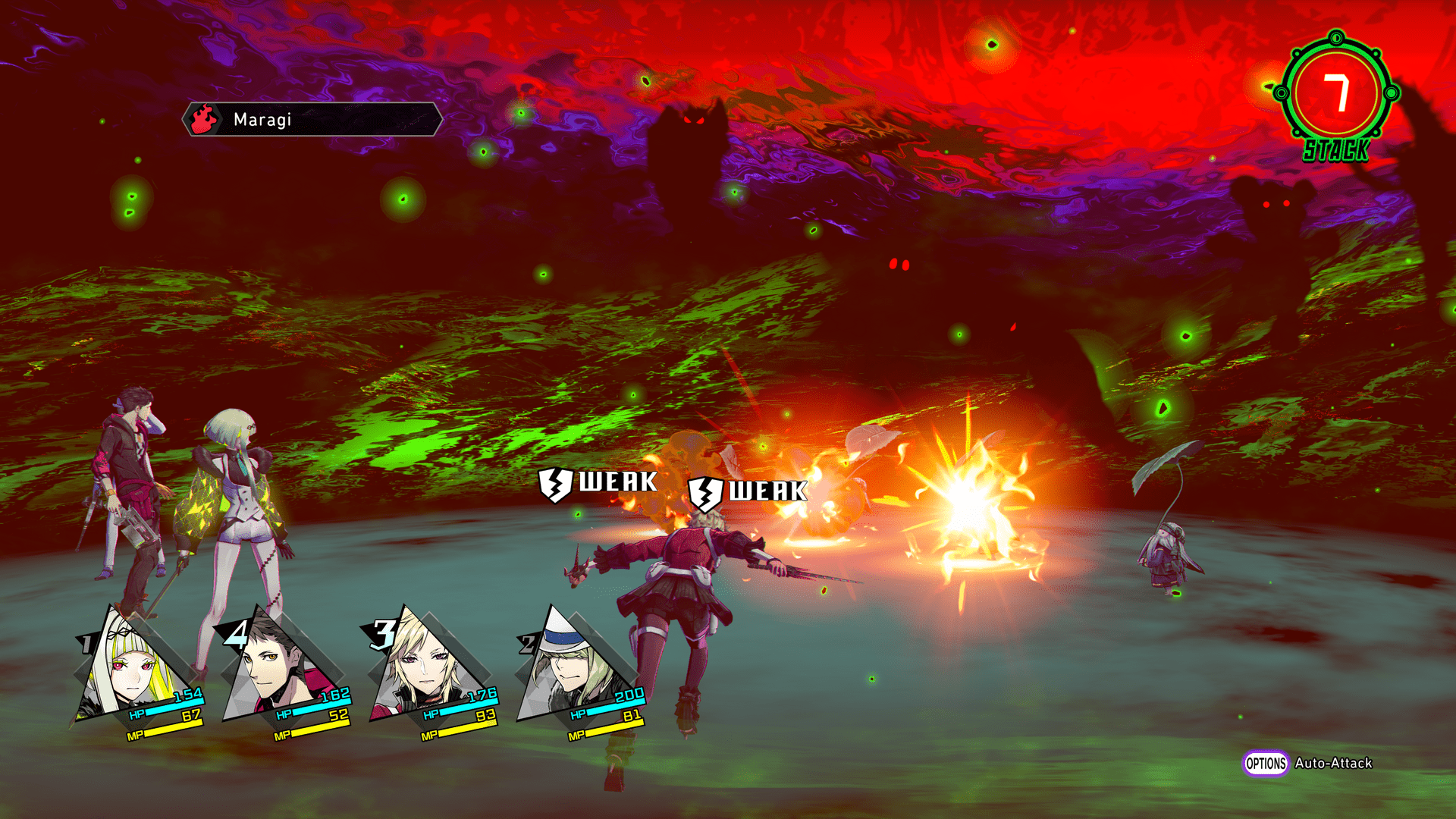1456x819 pixels.
Task: Click the Maragi skill name banner
Action: pyautogui.click(x=312, y=120)
